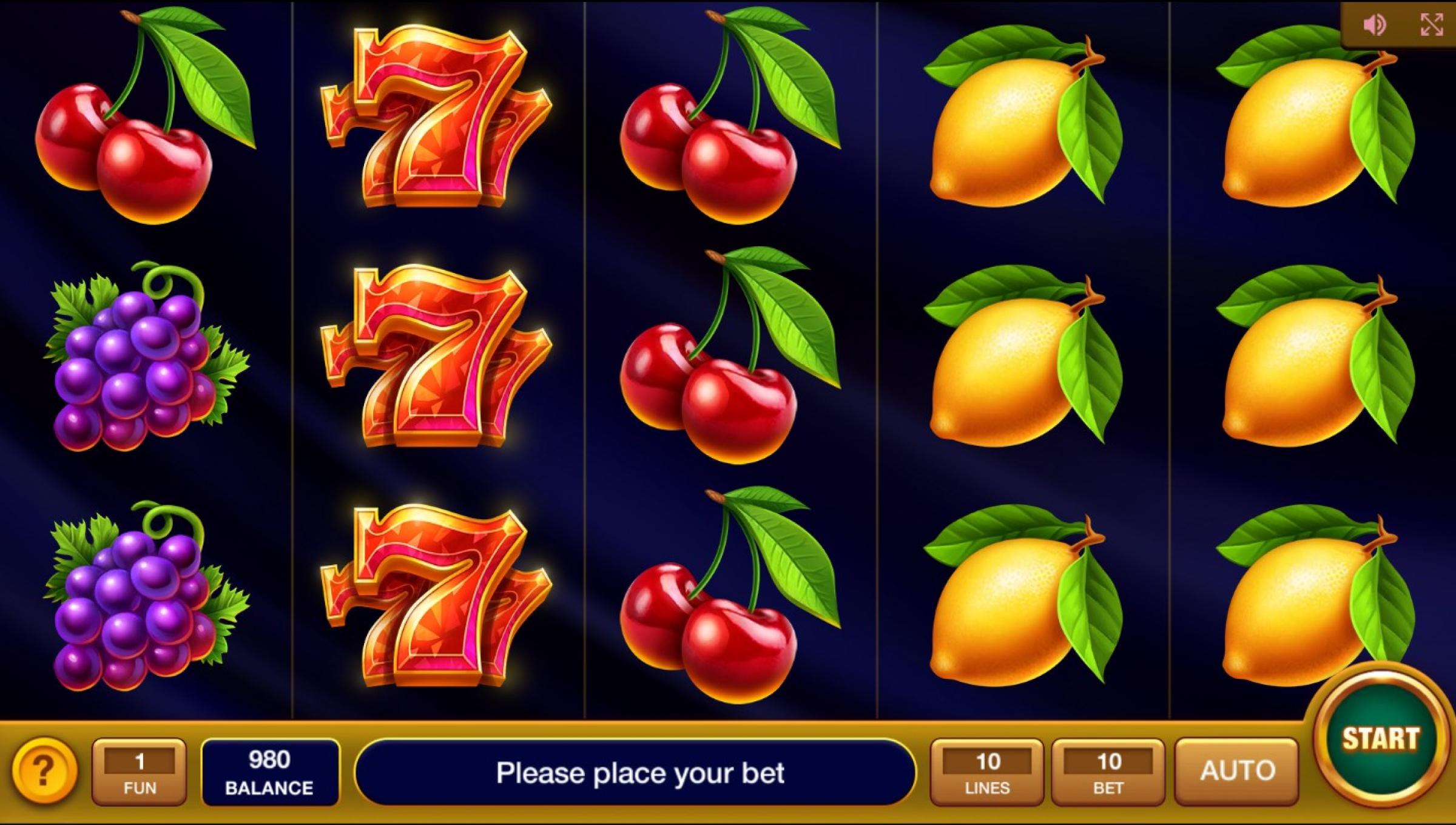Toggle the sound speaker icon

click(1374, 25)
